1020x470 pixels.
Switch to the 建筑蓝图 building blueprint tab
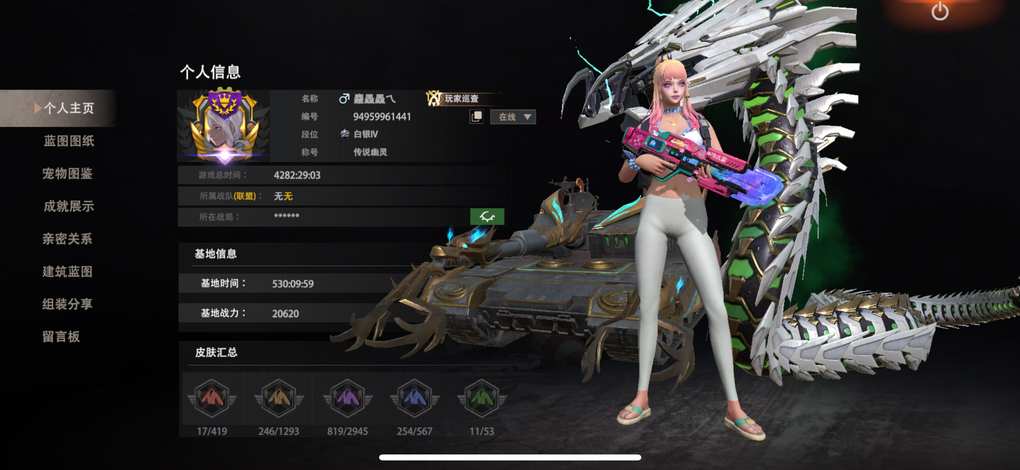pos(68,272)
